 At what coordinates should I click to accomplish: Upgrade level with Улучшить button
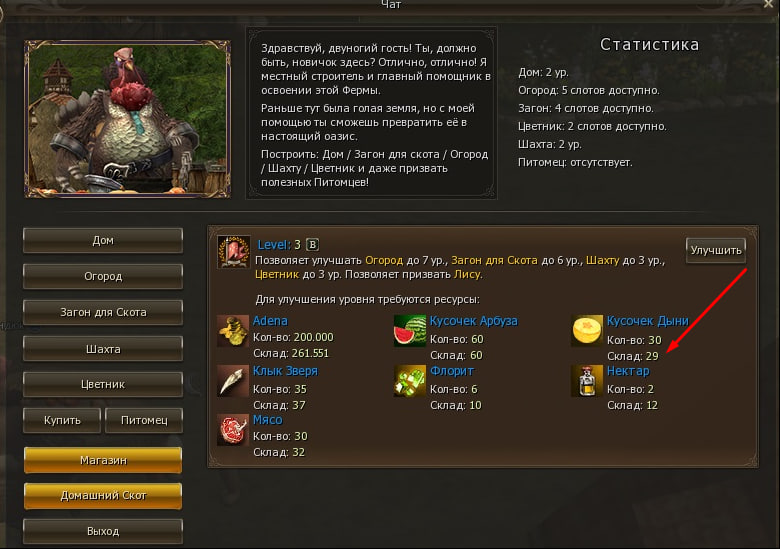(x=715, y=250)
